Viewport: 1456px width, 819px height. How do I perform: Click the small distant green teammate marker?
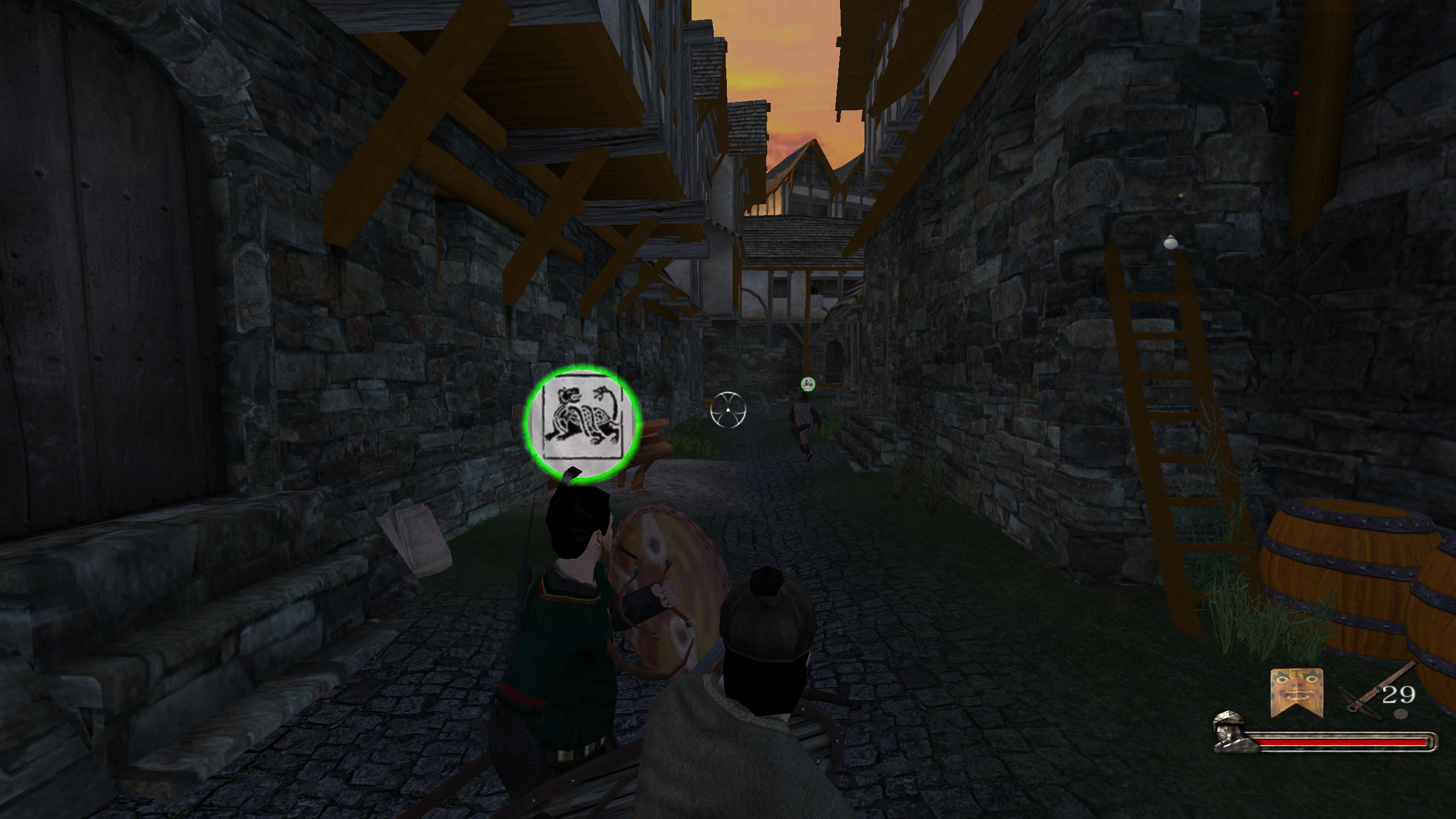tap(808, 384)
